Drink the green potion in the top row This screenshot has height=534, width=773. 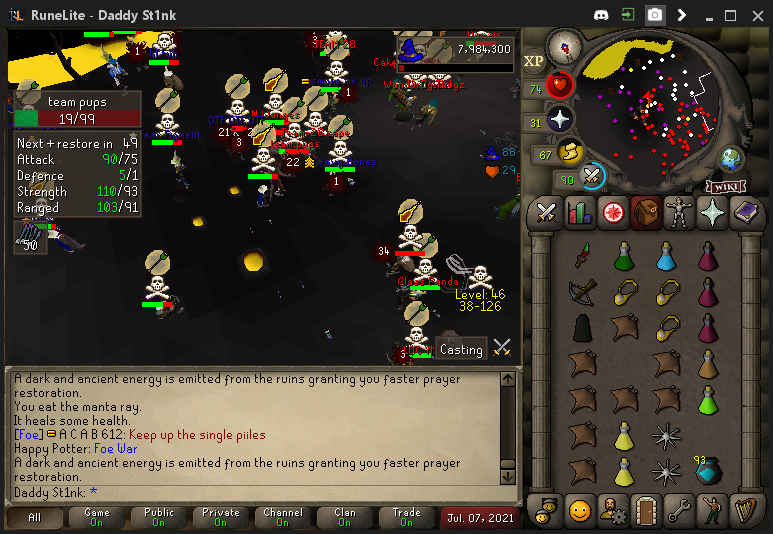pyautogui.click(x=624, y=257)
